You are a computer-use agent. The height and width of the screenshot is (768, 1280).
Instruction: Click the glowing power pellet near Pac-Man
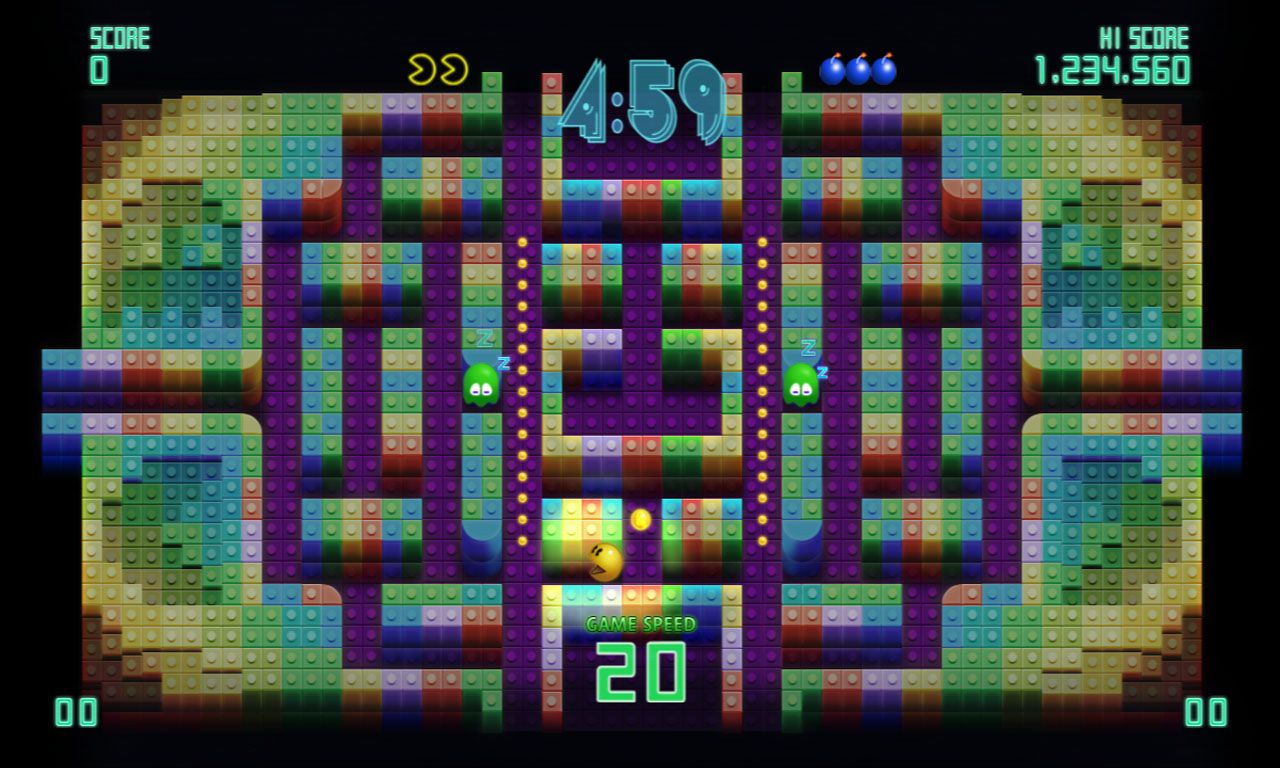642,518
